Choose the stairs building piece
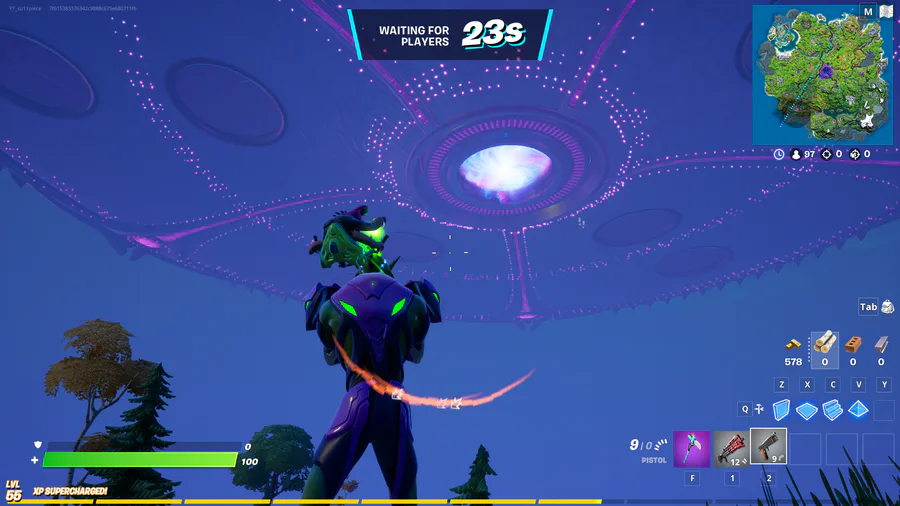The image size is (900, 506). coord(833,409)
